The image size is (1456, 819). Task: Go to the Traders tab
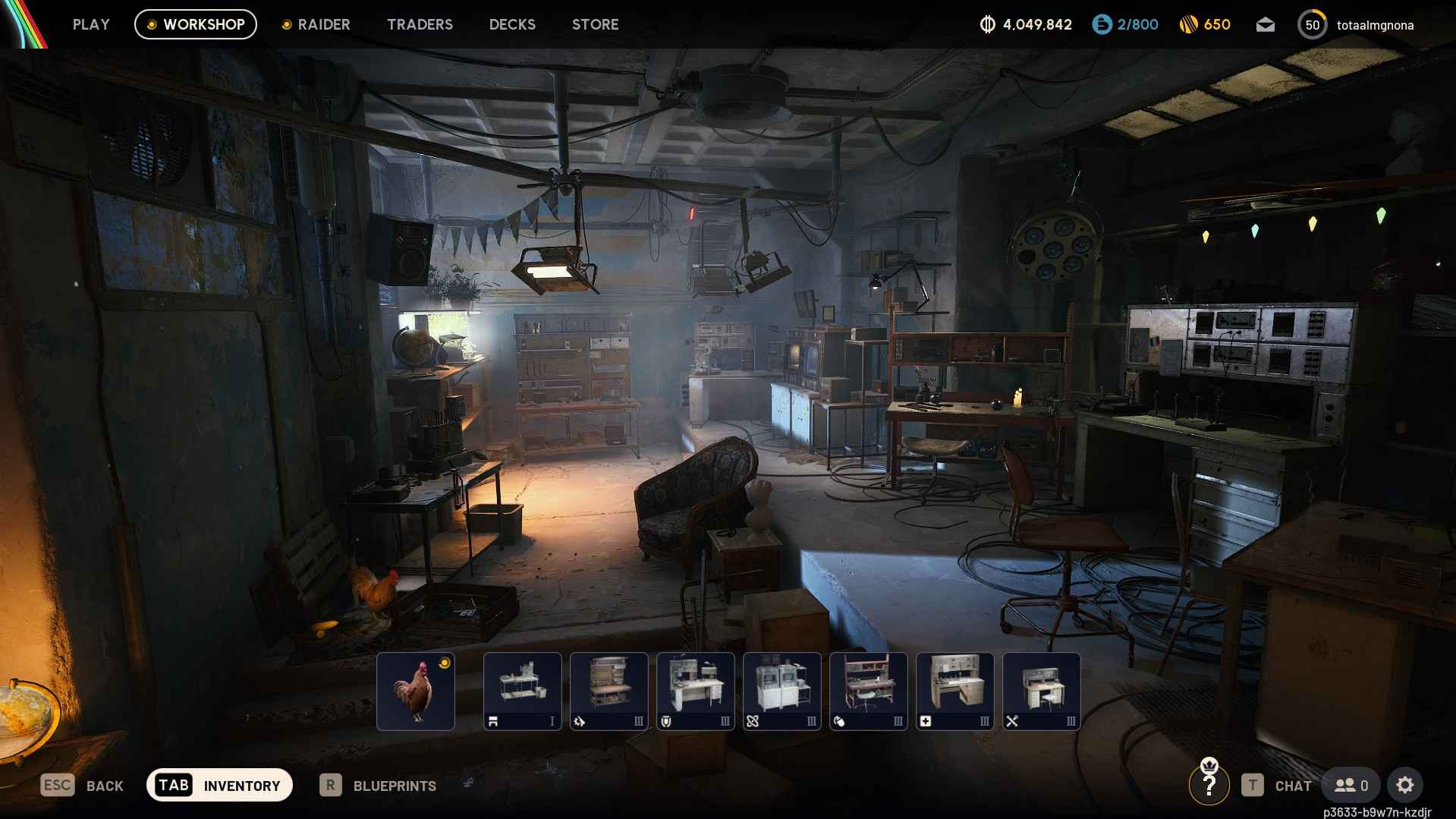pos(420,24)
